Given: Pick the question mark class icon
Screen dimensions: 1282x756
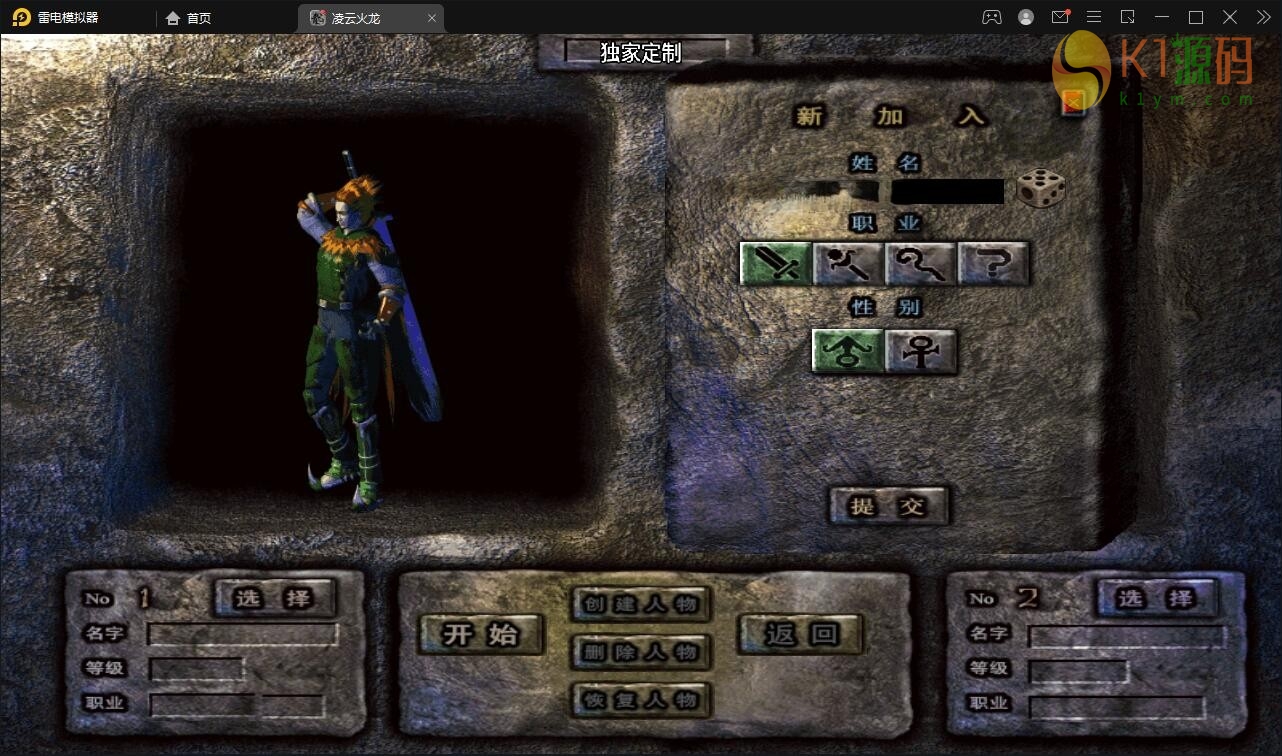Looking at the screenshot, I should 993,263.
